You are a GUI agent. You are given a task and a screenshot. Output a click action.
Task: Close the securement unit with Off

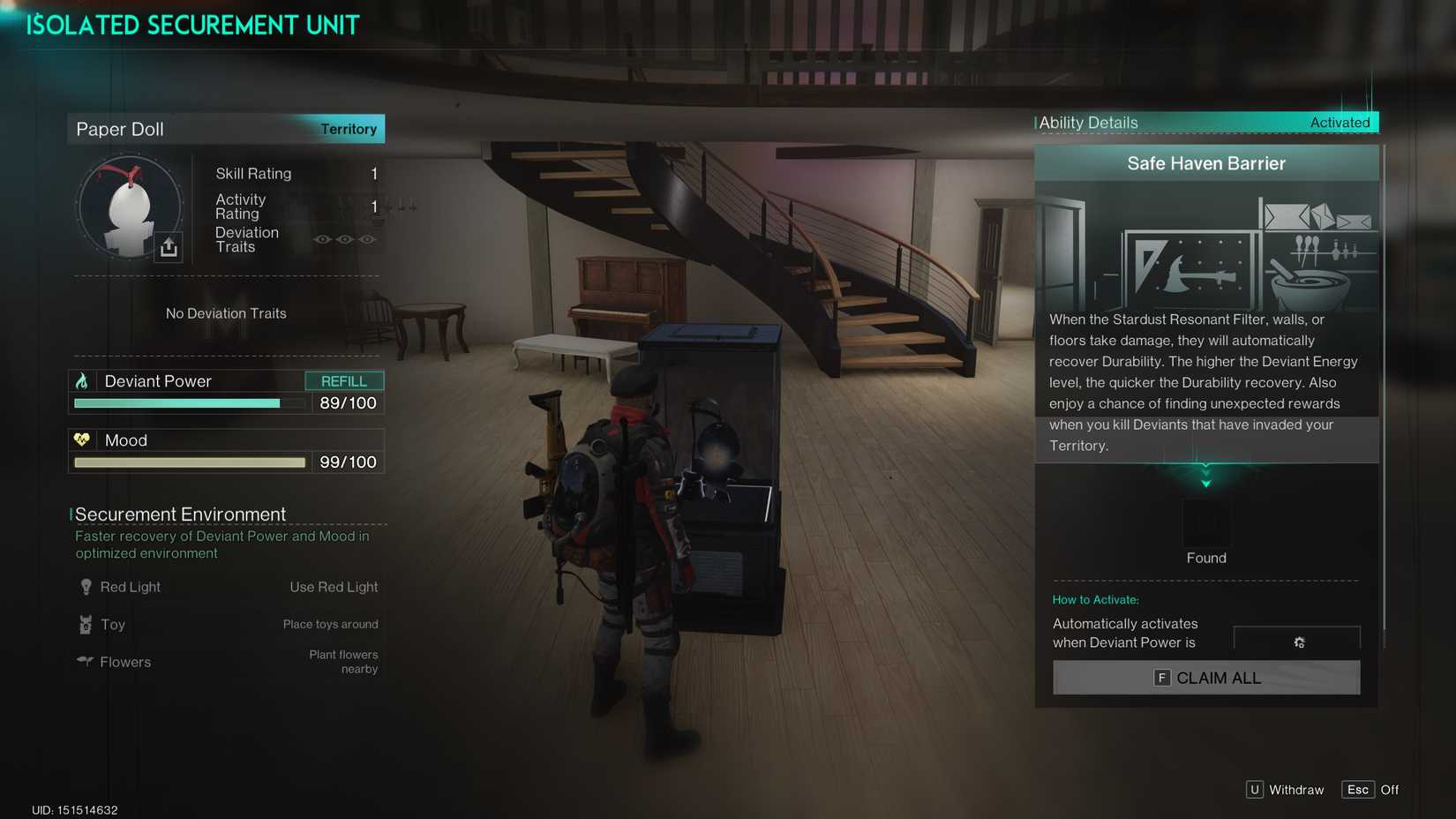[x=1370, y=790]
